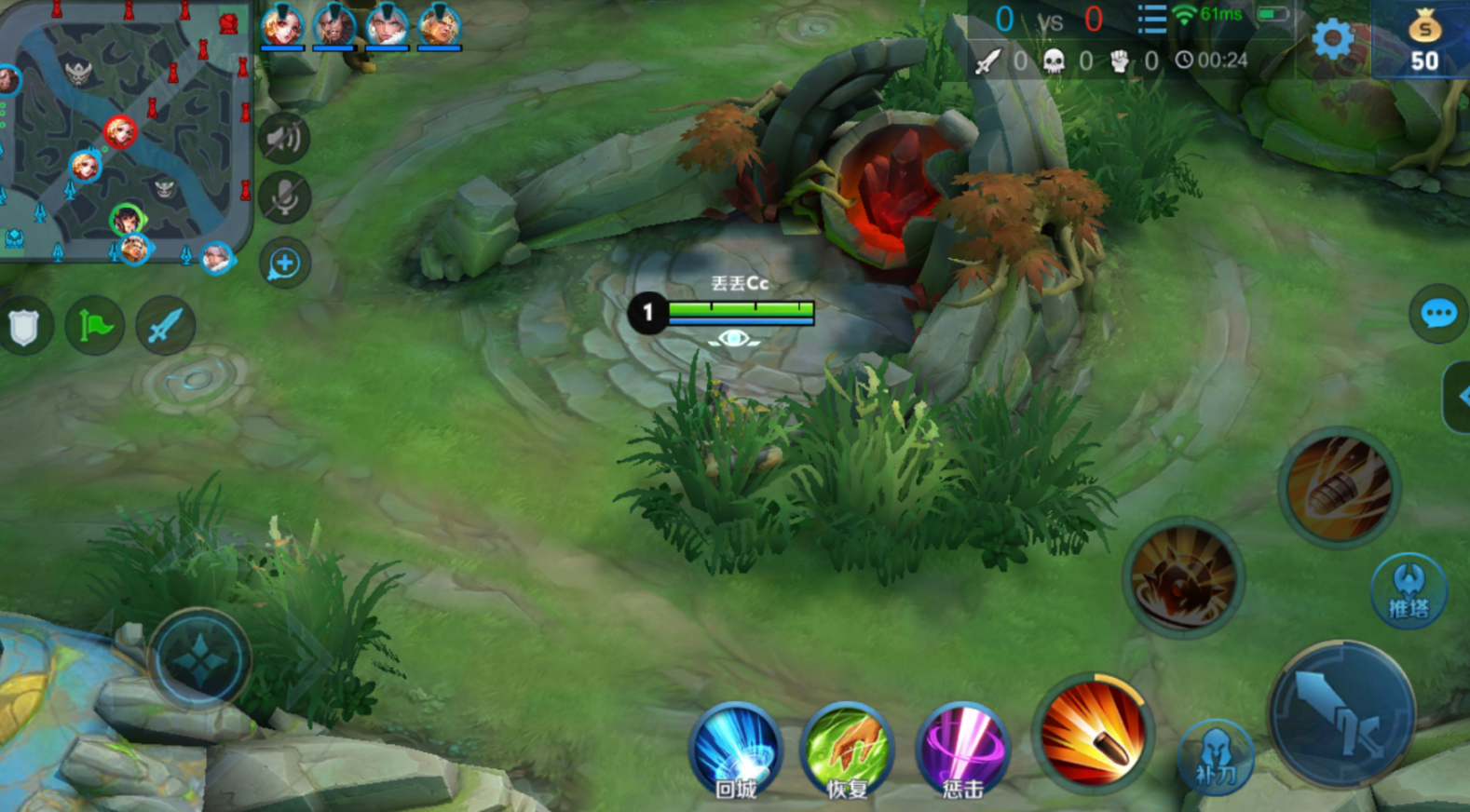1470x812 pixels.
Task: Expand the right side arrow panel
Action: tap(1458, 398)
